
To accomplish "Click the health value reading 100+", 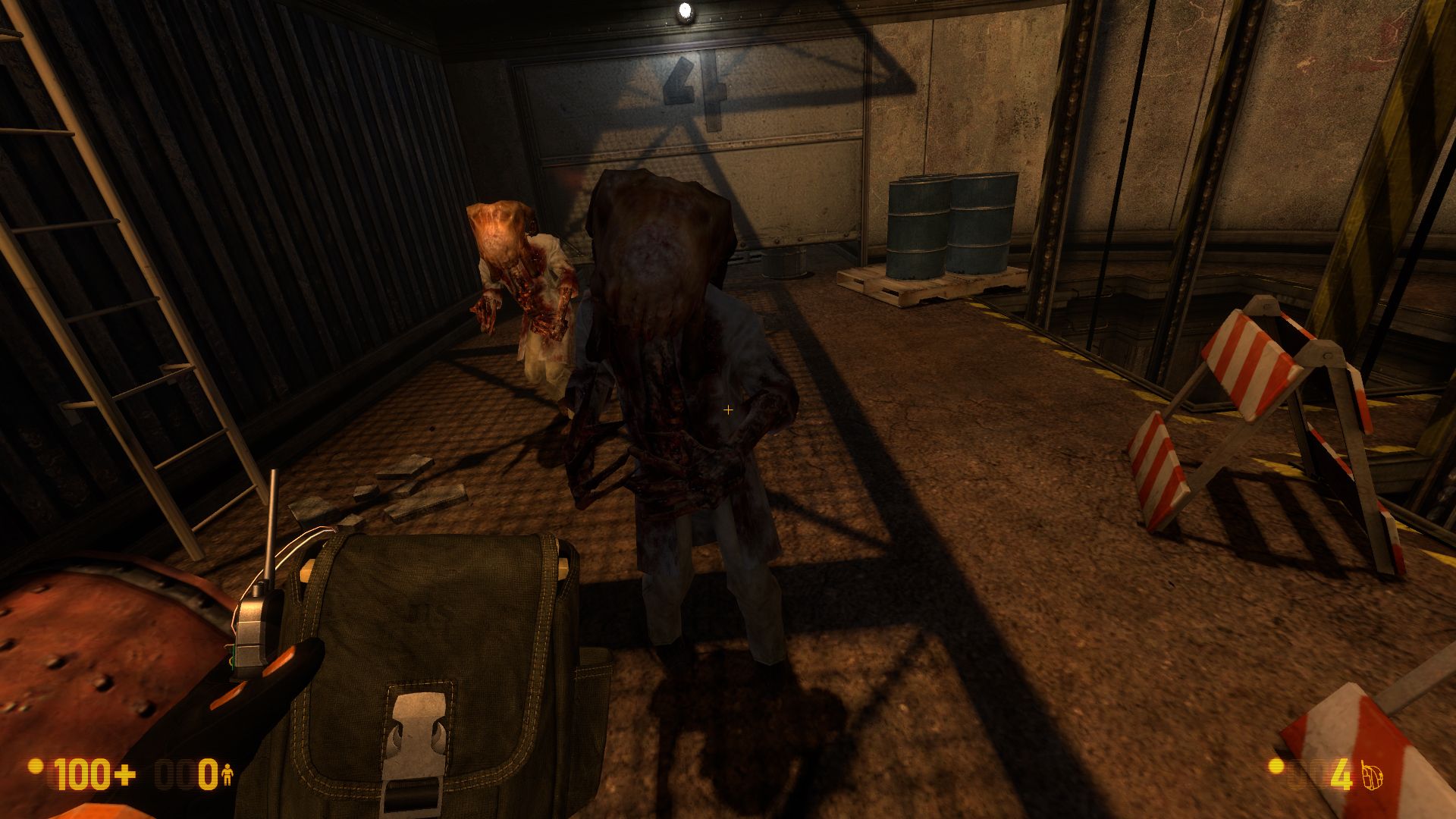I will [93, 775].
